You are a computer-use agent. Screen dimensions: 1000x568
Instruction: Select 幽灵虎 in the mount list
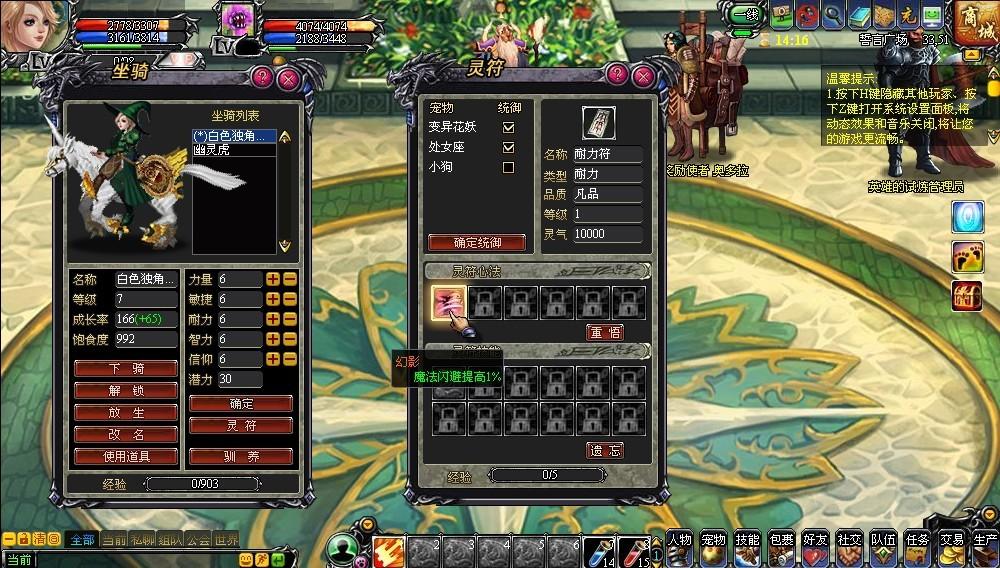click(x=218, y=150)
